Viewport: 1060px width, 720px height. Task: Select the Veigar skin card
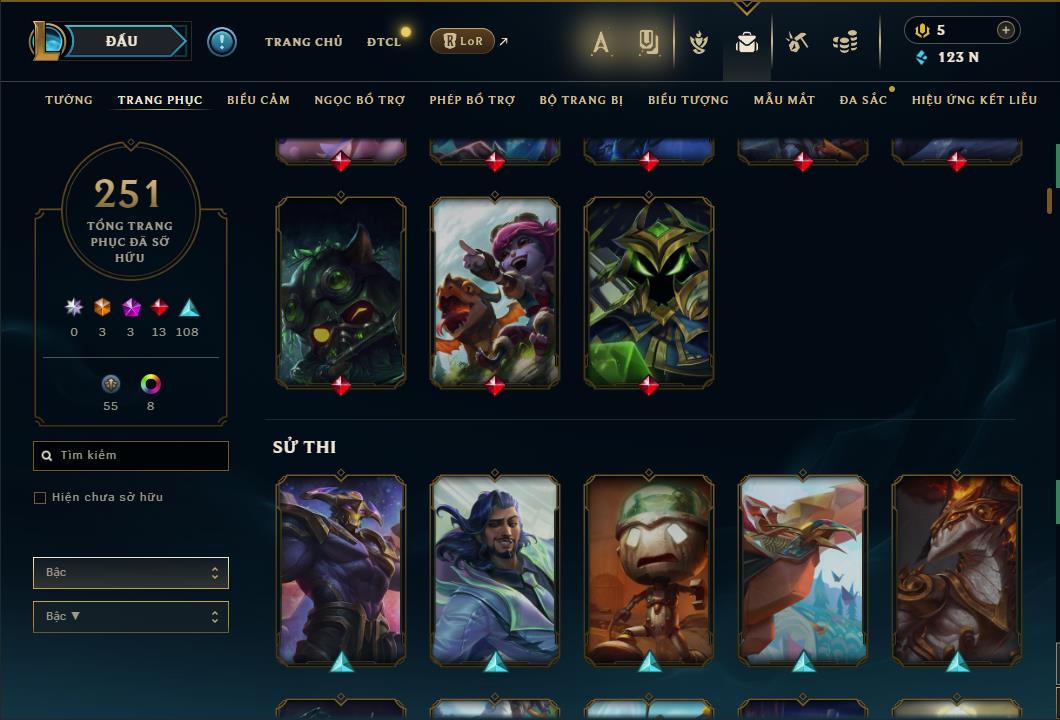[x=649, y=290]
